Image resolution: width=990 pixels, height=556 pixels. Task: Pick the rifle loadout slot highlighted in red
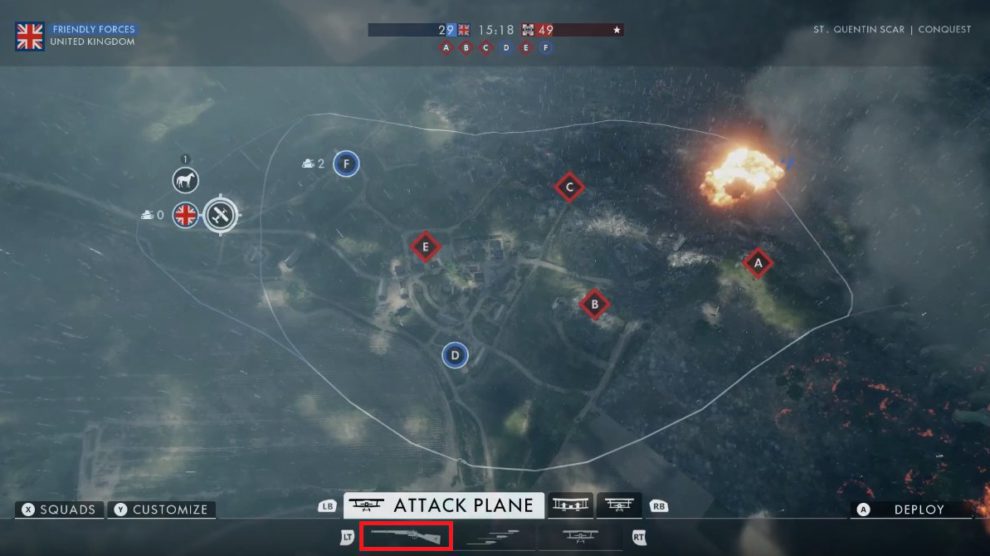coord(406,536)
